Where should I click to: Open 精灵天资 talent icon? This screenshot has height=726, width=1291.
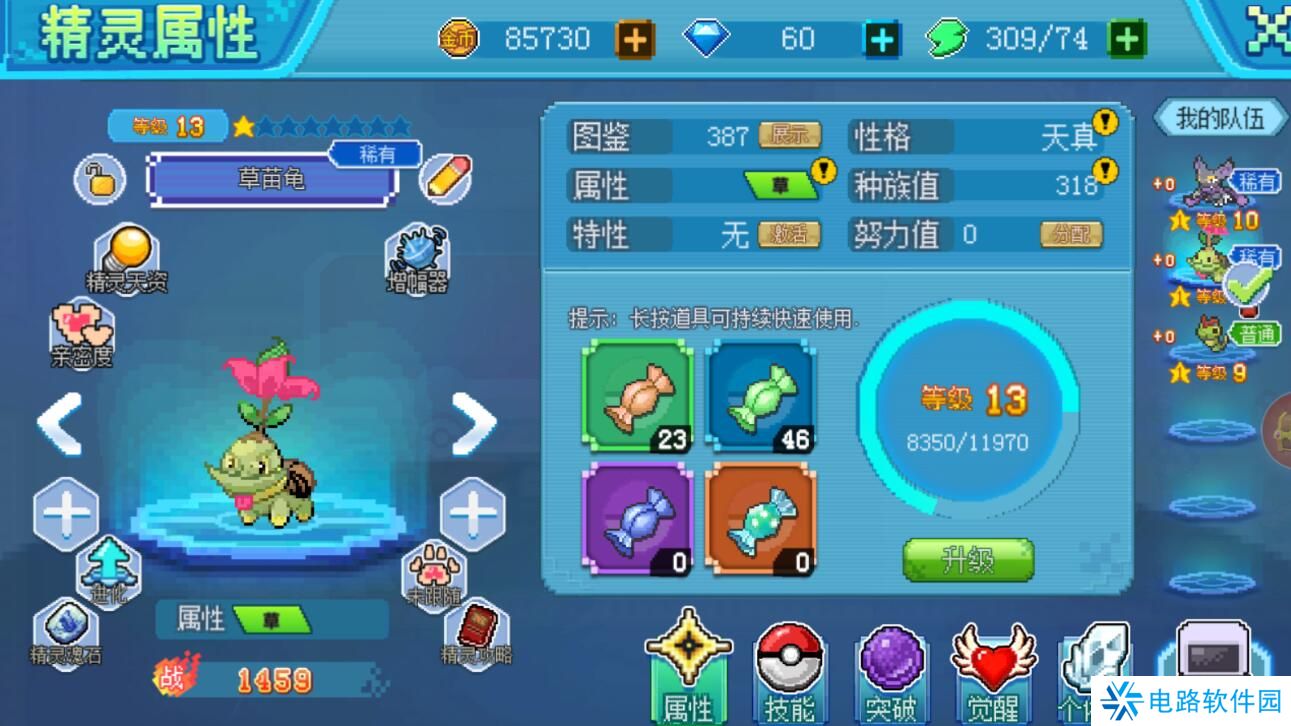point(126,259)
